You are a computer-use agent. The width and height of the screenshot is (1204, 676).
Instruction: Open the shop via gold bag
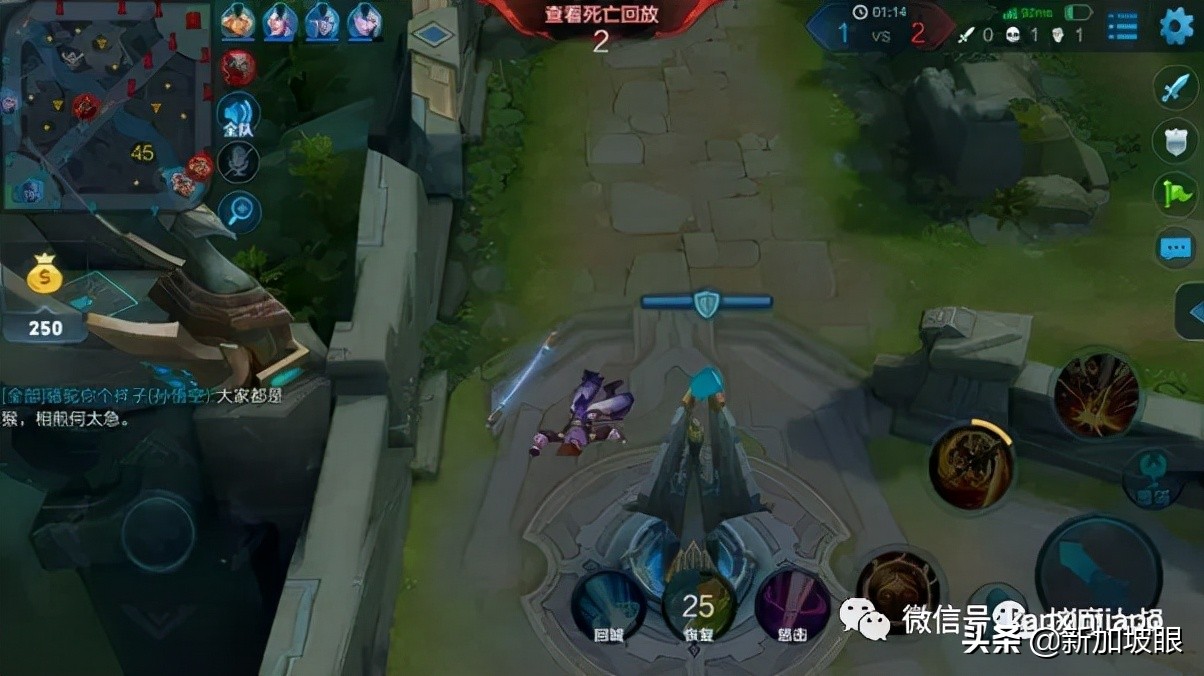click(44, 277)
